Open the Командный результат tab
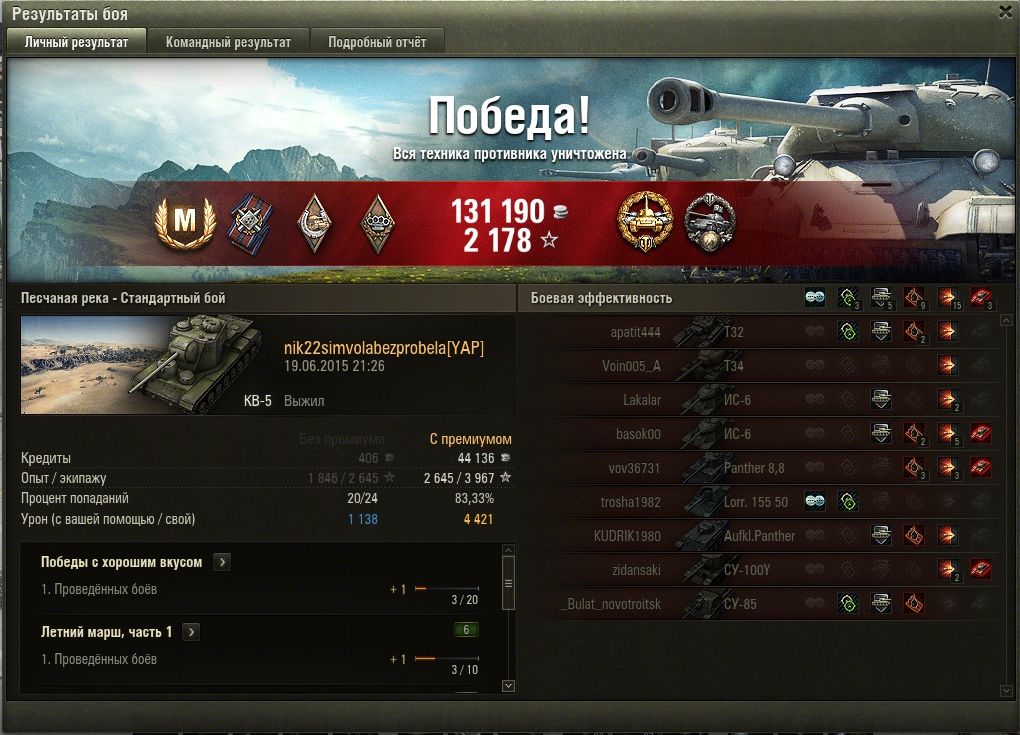 point(228,42)
